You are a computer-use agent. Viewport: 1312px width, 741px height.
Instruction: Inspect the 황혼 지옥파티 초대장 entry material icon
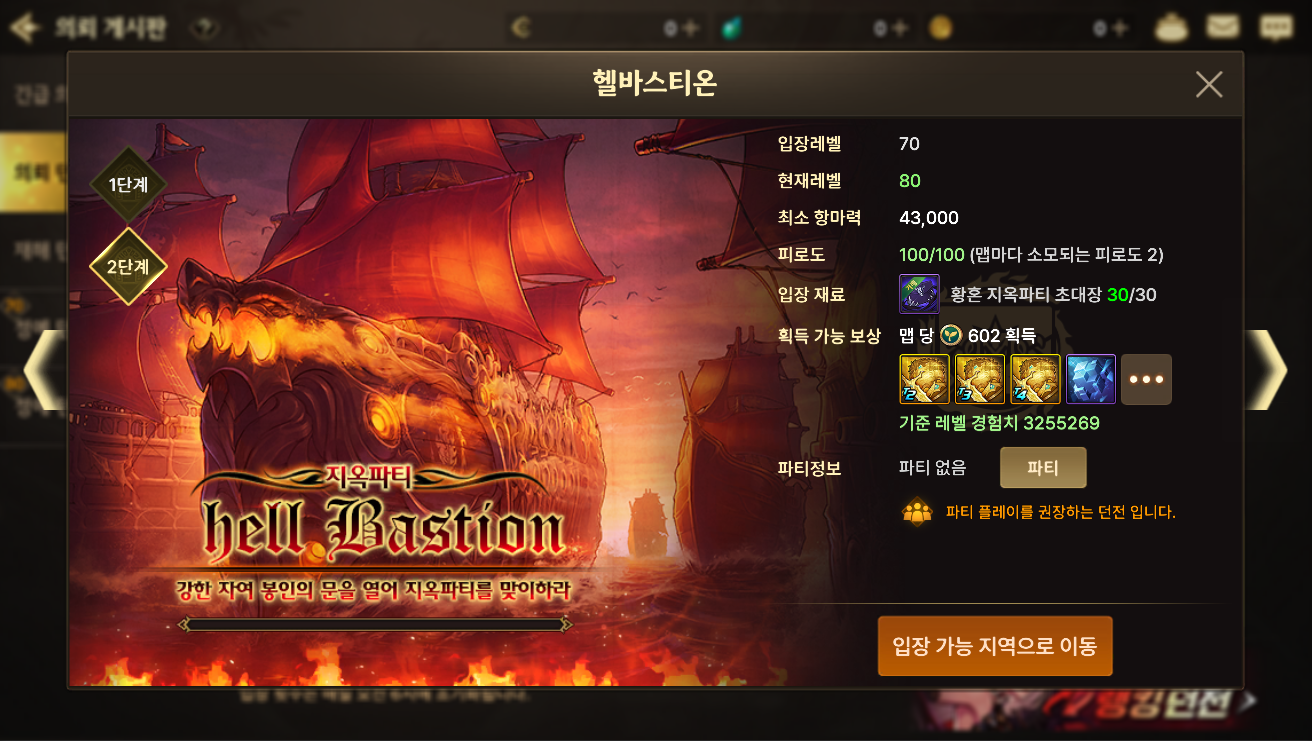click(919, 294)
